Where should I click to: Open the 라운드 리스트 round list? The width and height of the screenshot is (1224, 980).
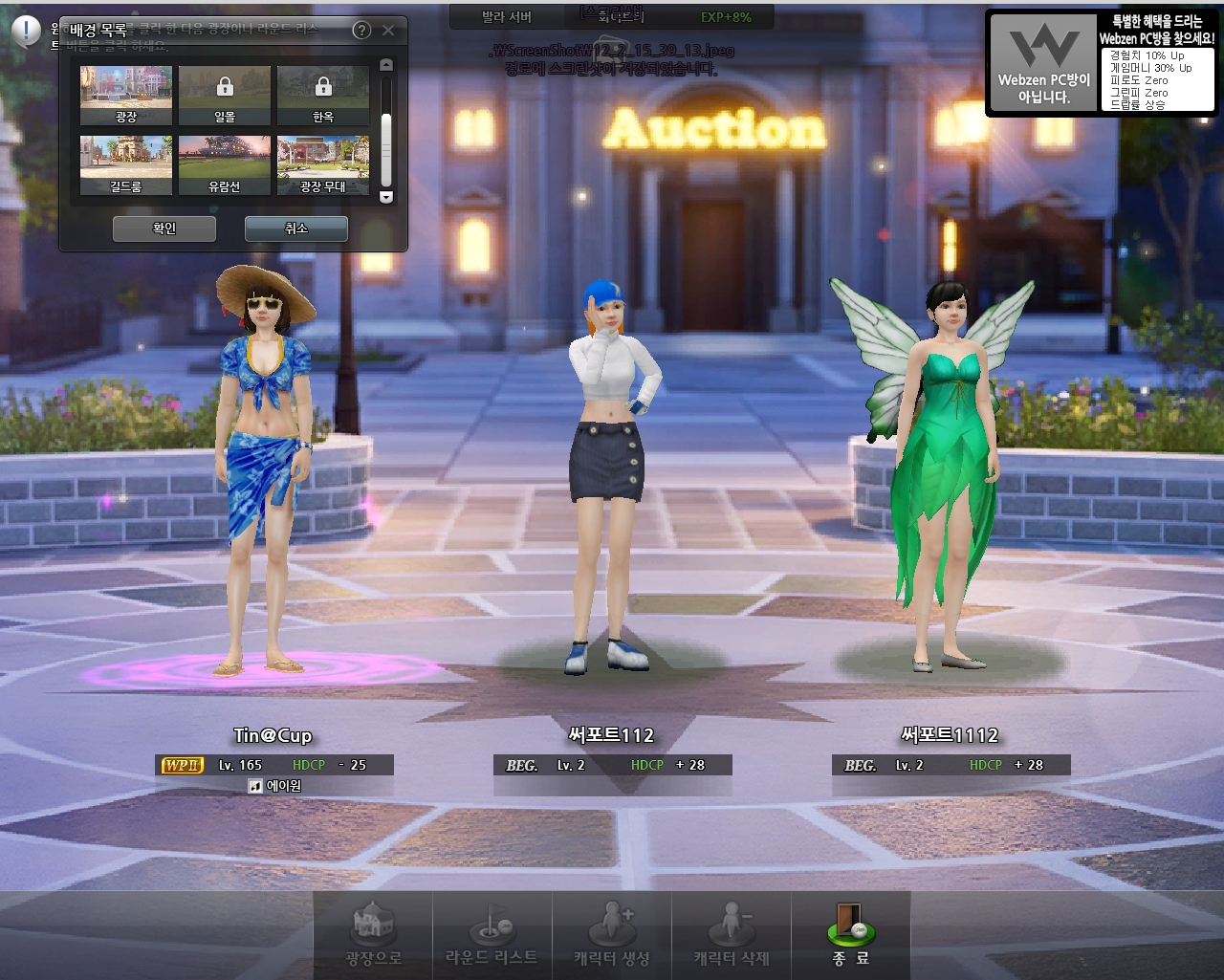click(492, 935)
